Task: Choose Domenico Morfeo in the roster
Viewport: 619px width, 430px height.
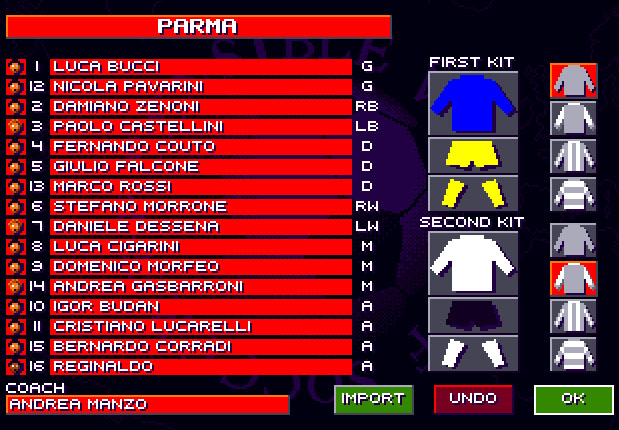Action: tap(200, 267)
